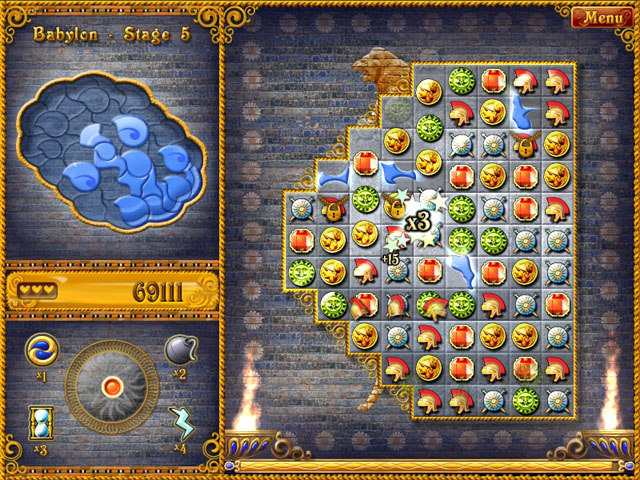Activate the blue swirl power-up
Viewport: 640px width, 480px height.
[x=41, y=350]
